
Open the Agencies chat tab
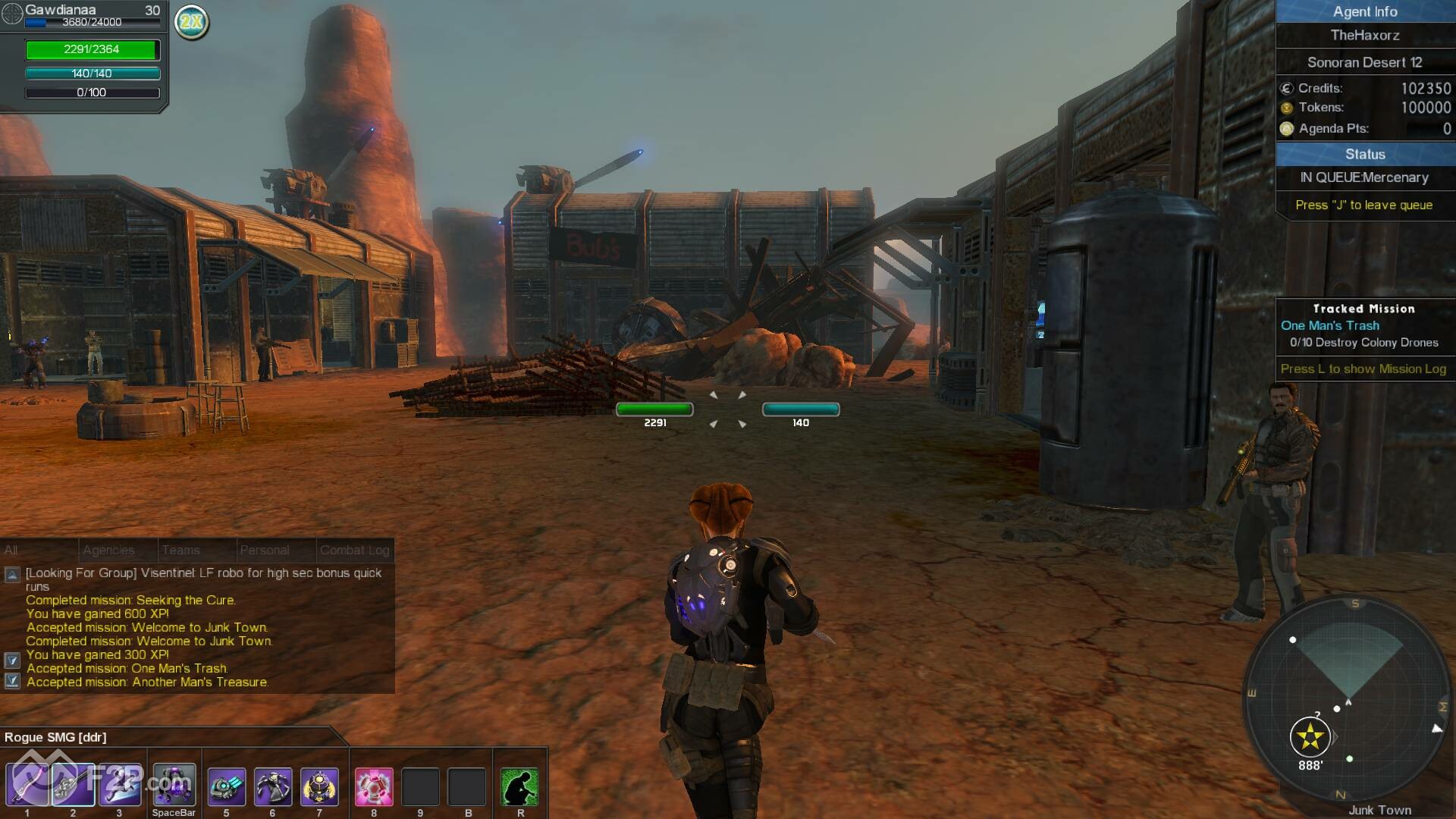tap(108, 550)
